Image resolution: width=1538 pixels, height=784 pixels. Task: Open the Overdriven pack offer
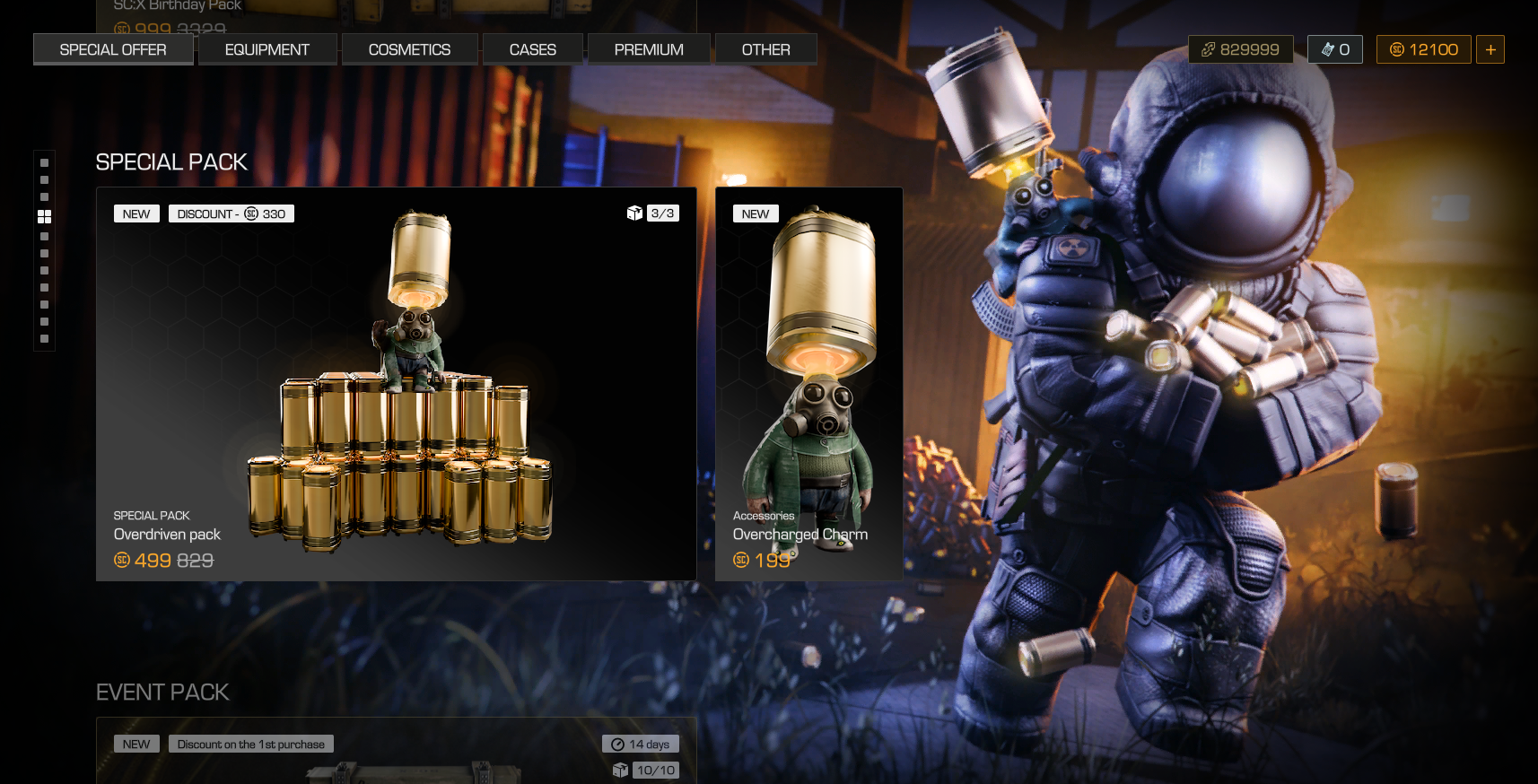pyautogui.click(x=396, y=384)
